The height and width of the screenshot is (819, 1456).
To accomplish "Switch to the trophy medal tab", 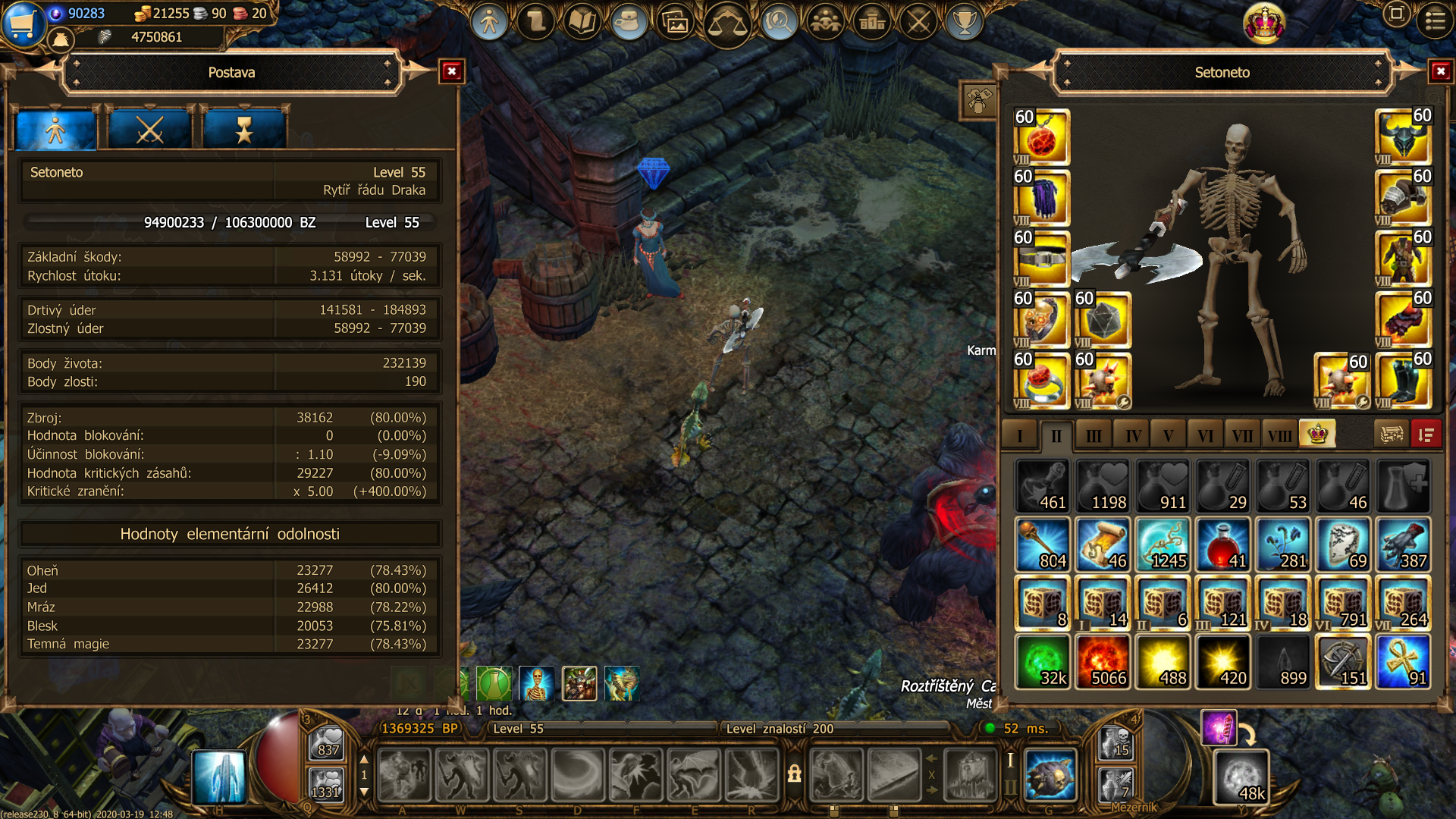I will pyautogui.click(x=243, y=130).
